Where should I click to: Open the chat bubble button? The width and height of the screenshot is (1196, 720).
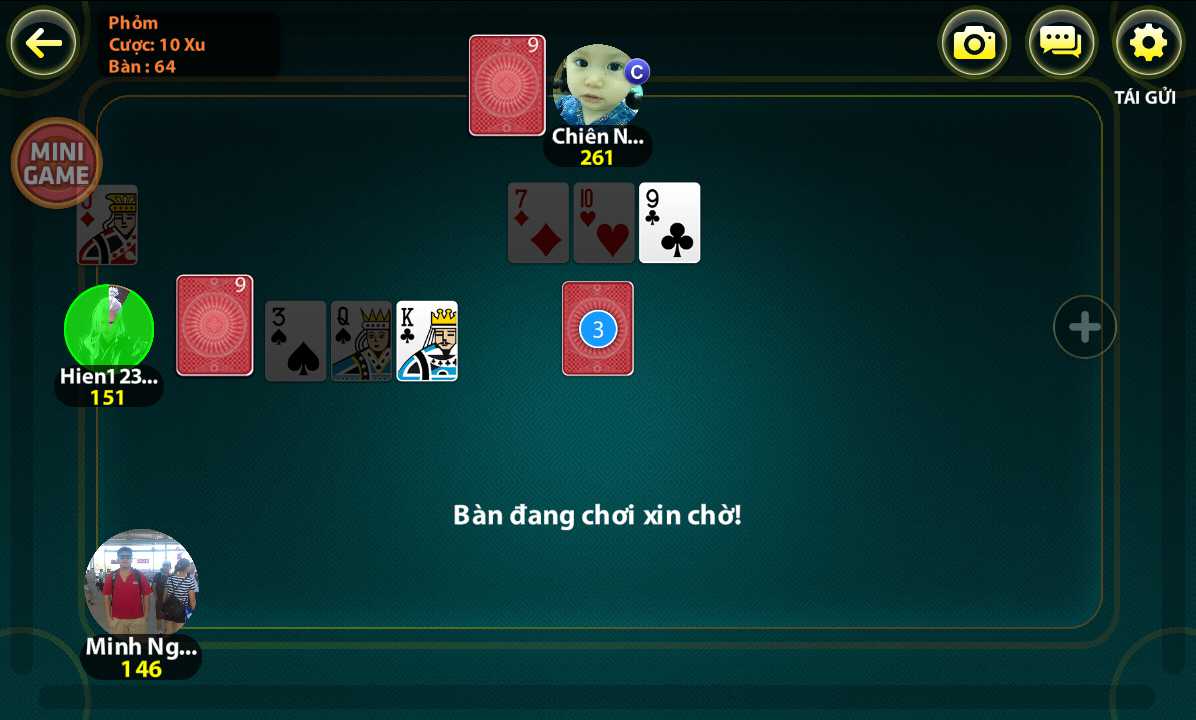[1061, 43]
